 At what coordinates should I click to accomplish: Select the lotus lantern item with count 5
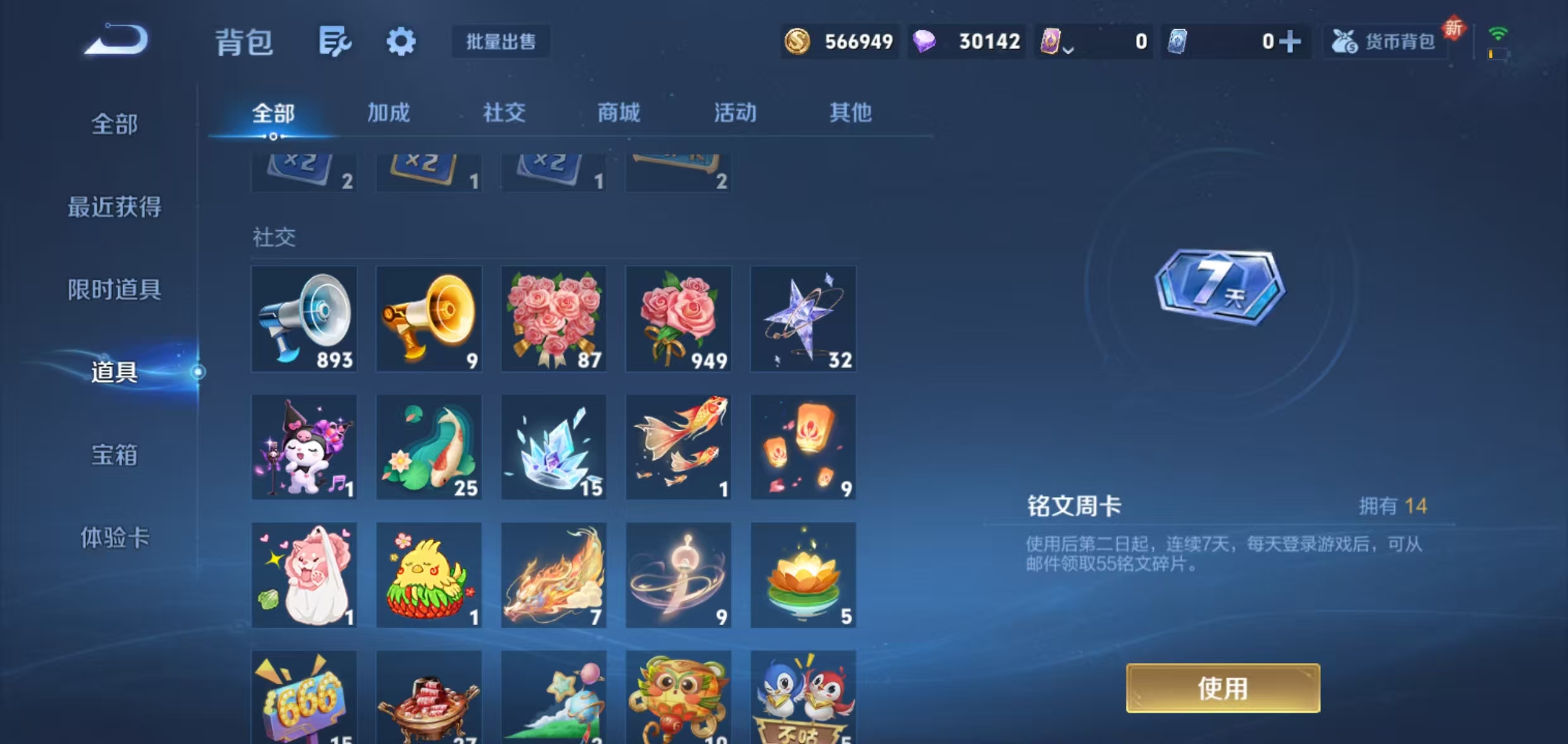803,574
